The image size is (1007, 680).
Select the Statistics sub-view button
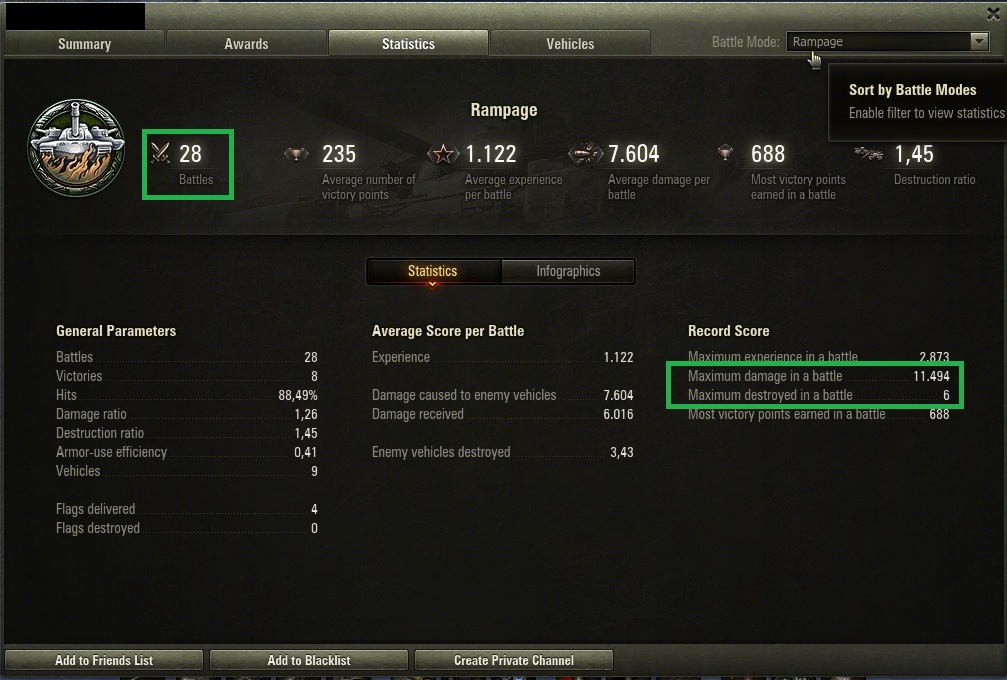coord(432,271)
